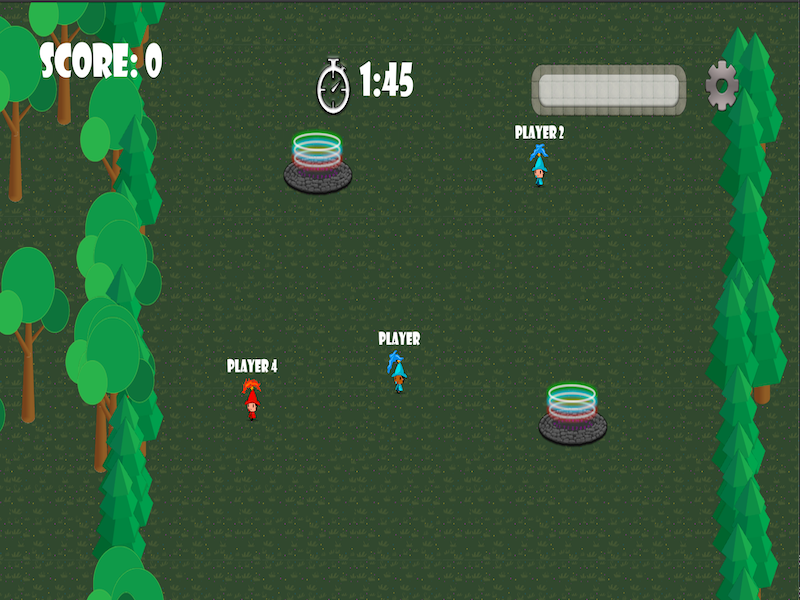Open settings with the gear icon

tap(722, 86)
